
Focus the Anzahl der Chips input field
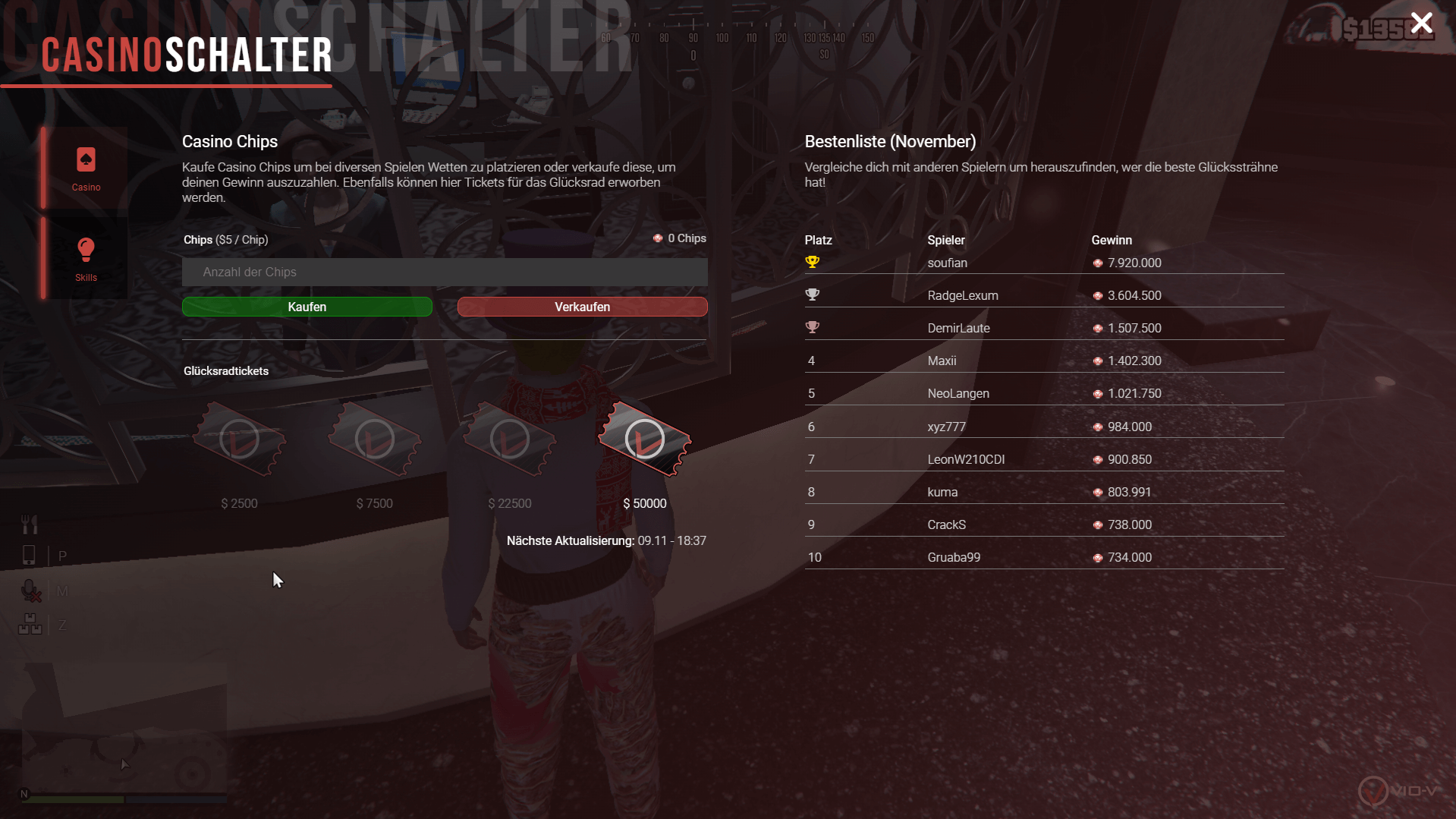click(x=445, y=272)
